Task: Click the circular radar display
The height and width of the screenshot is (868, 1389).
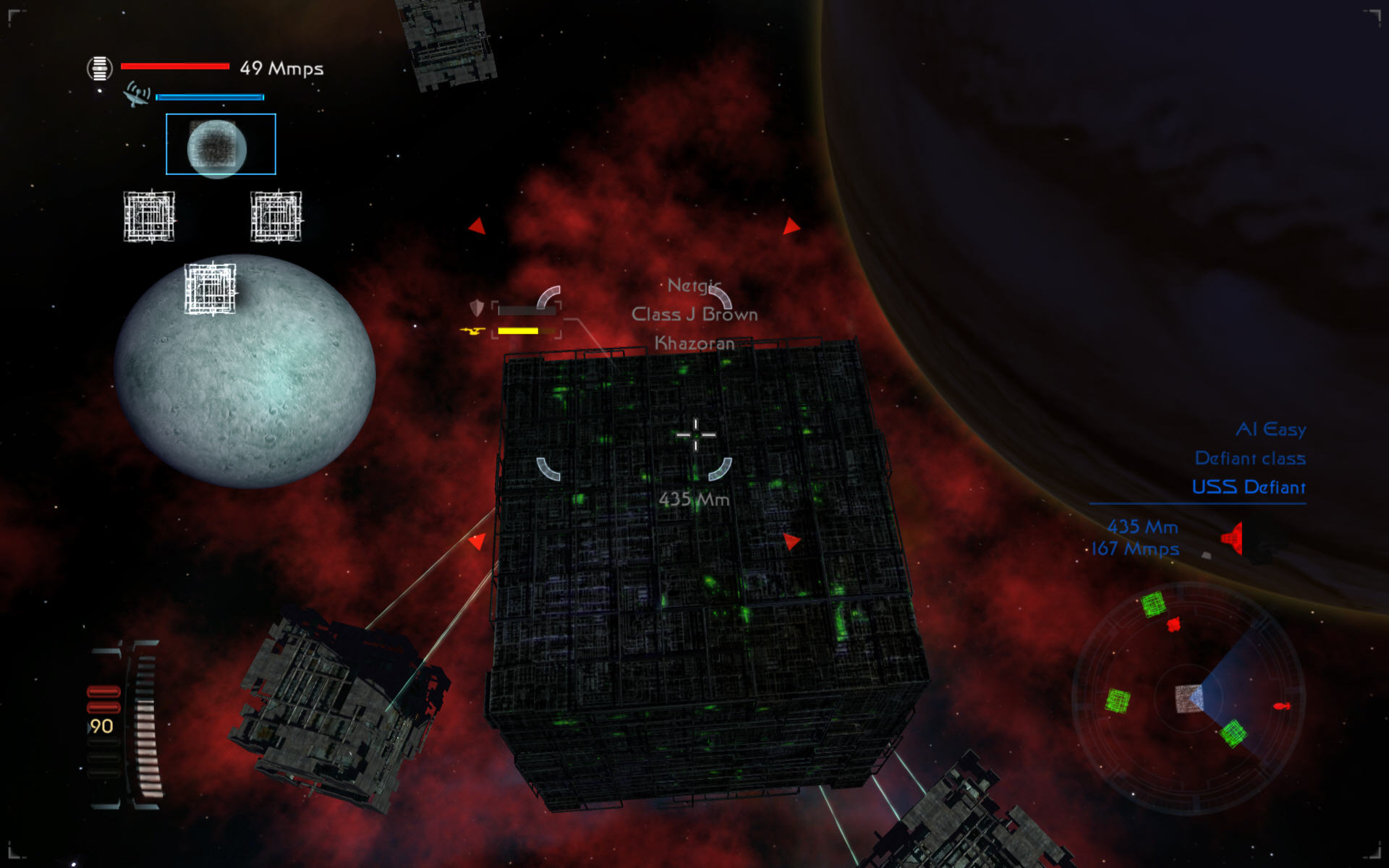Action: pos(1189,698)
